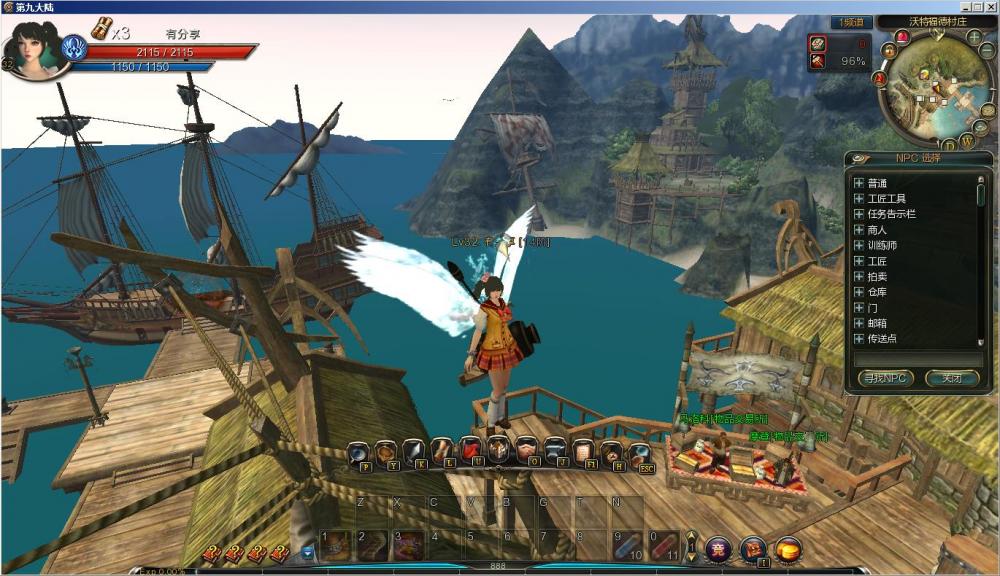Use the blue potion in hotbar slot 9
This screenshot has height=576, width=1000.
[x=627, y=546]
